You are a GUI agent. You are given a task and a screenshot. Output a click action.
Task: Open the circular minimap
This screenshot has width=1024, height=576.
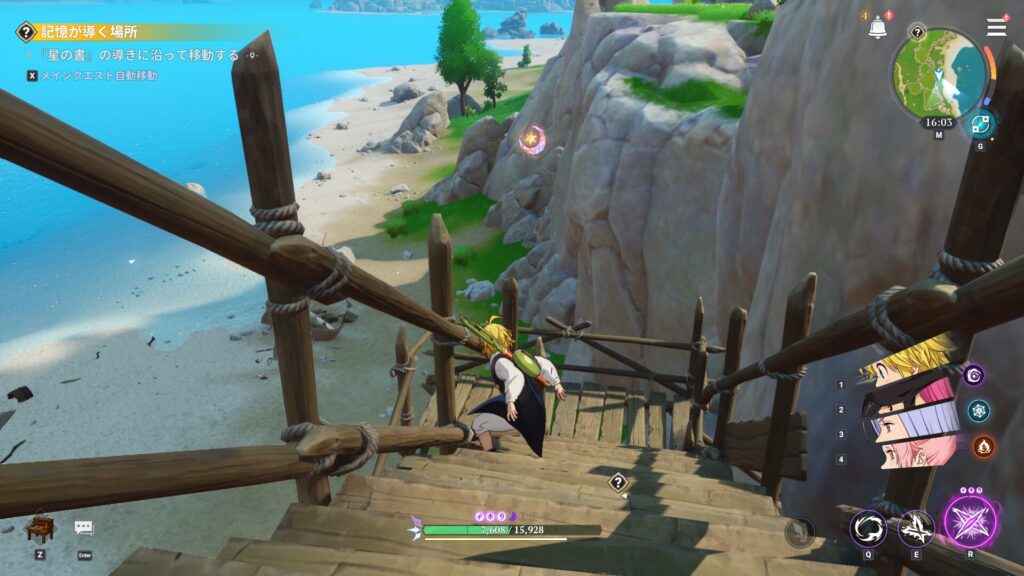click(938, 73)
